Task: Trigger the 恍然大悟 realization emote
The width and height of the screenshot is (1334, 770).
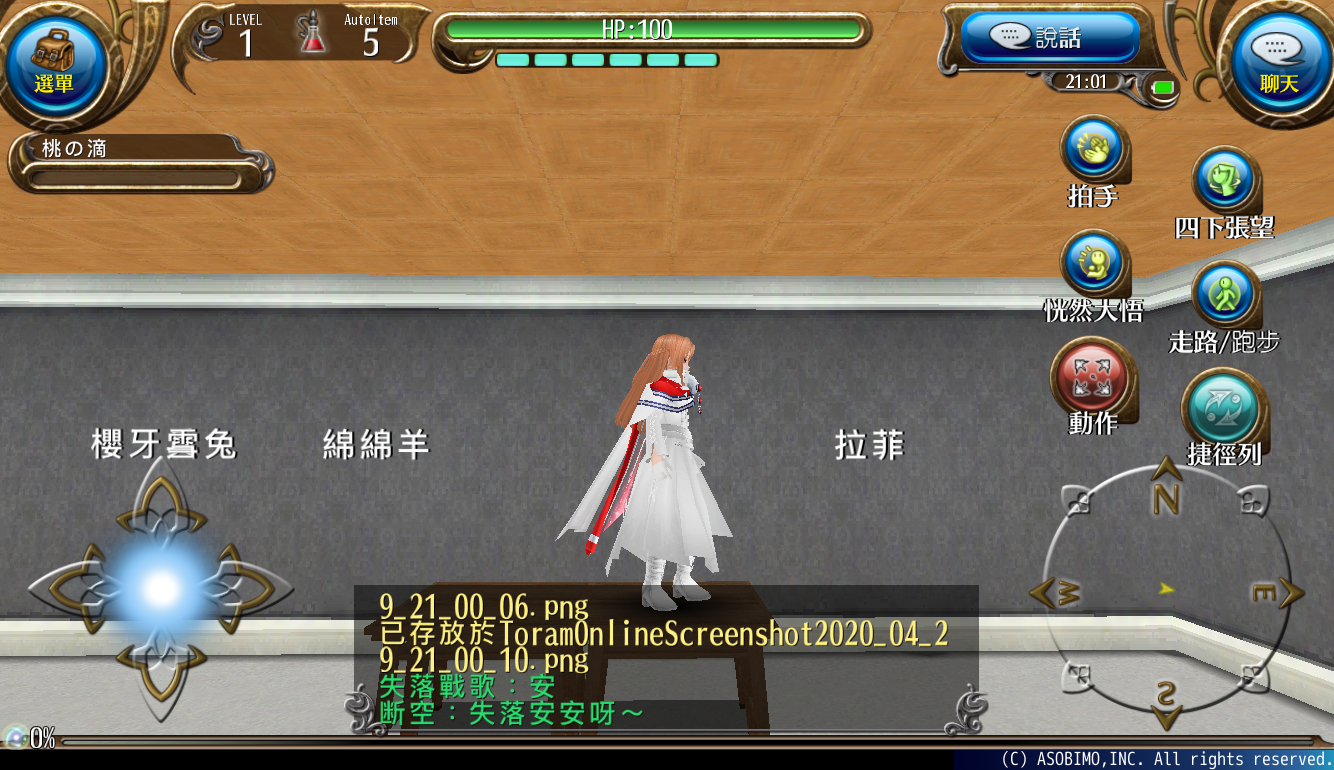Action: [x=1094, y=264]
